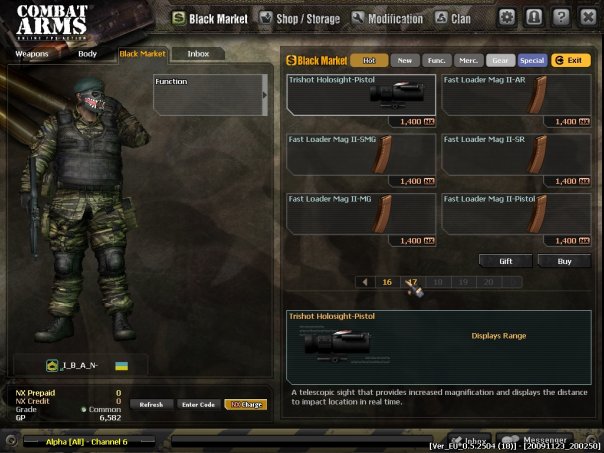The height and width of the screenshot is (453, 604).
Task: Buy the selected item
Action: pyautogui.click(x=563, y=261)
